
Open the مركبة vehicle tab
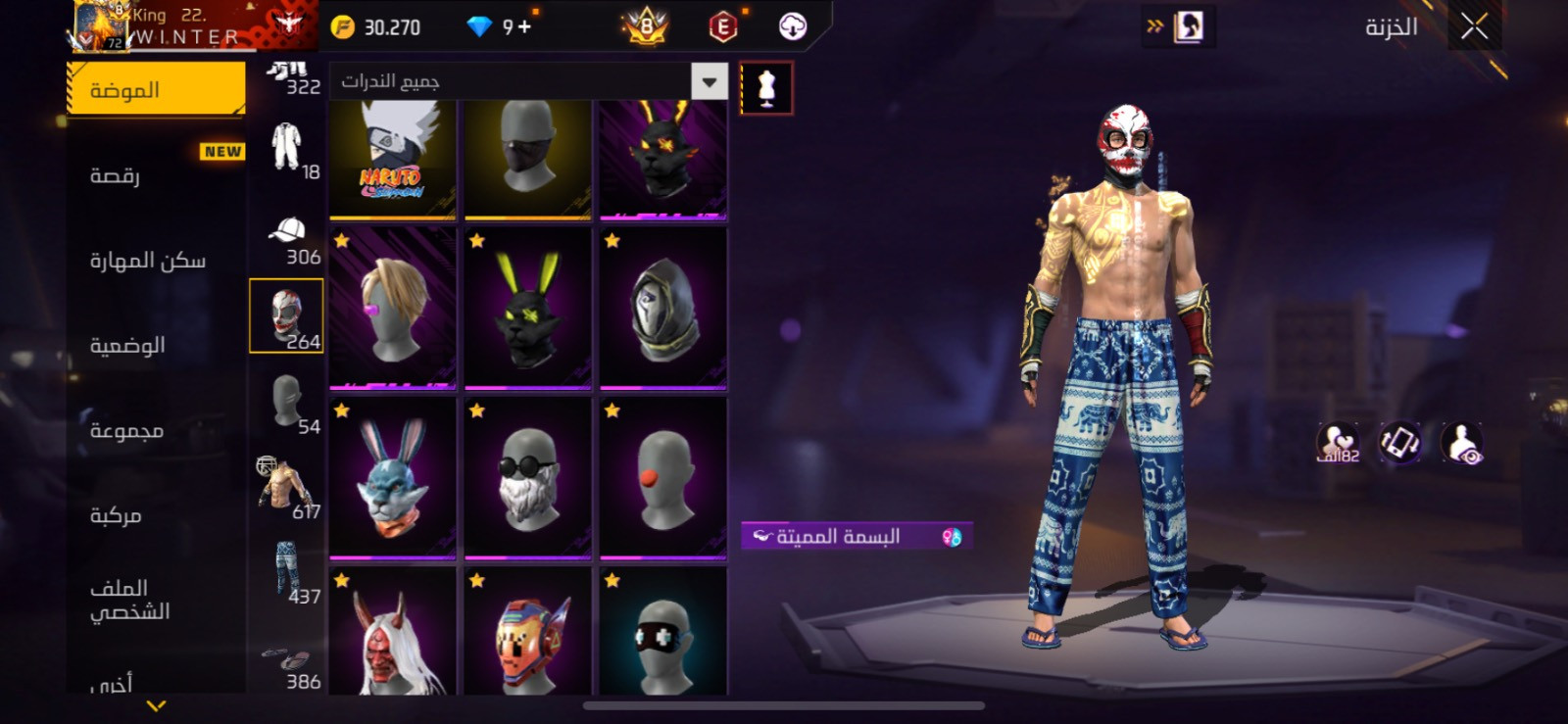point(116,515)
